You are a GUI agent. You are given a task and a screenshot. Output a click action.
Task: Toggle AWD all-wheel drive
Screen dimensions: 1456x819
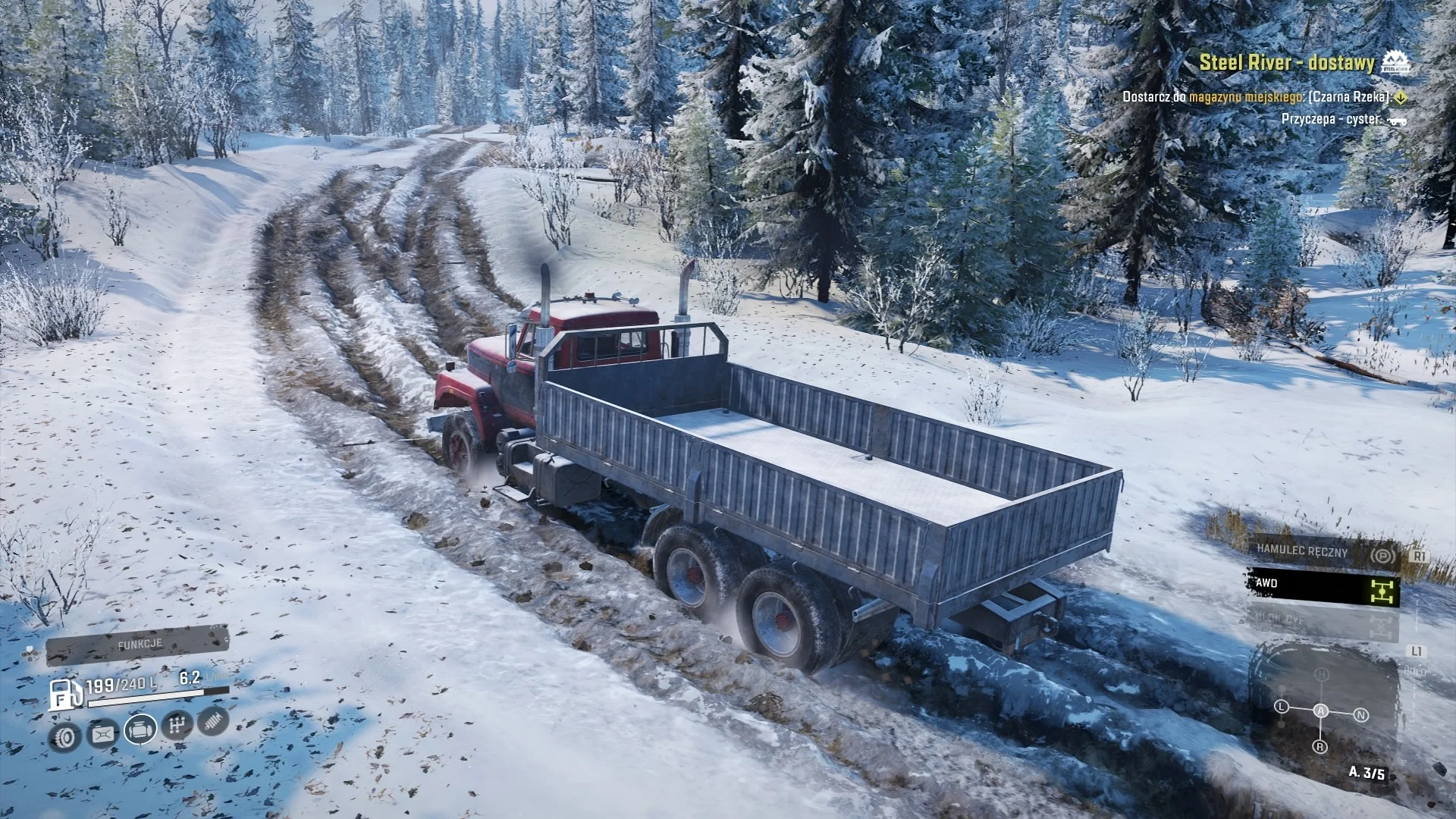click(x=1323, y=585)
